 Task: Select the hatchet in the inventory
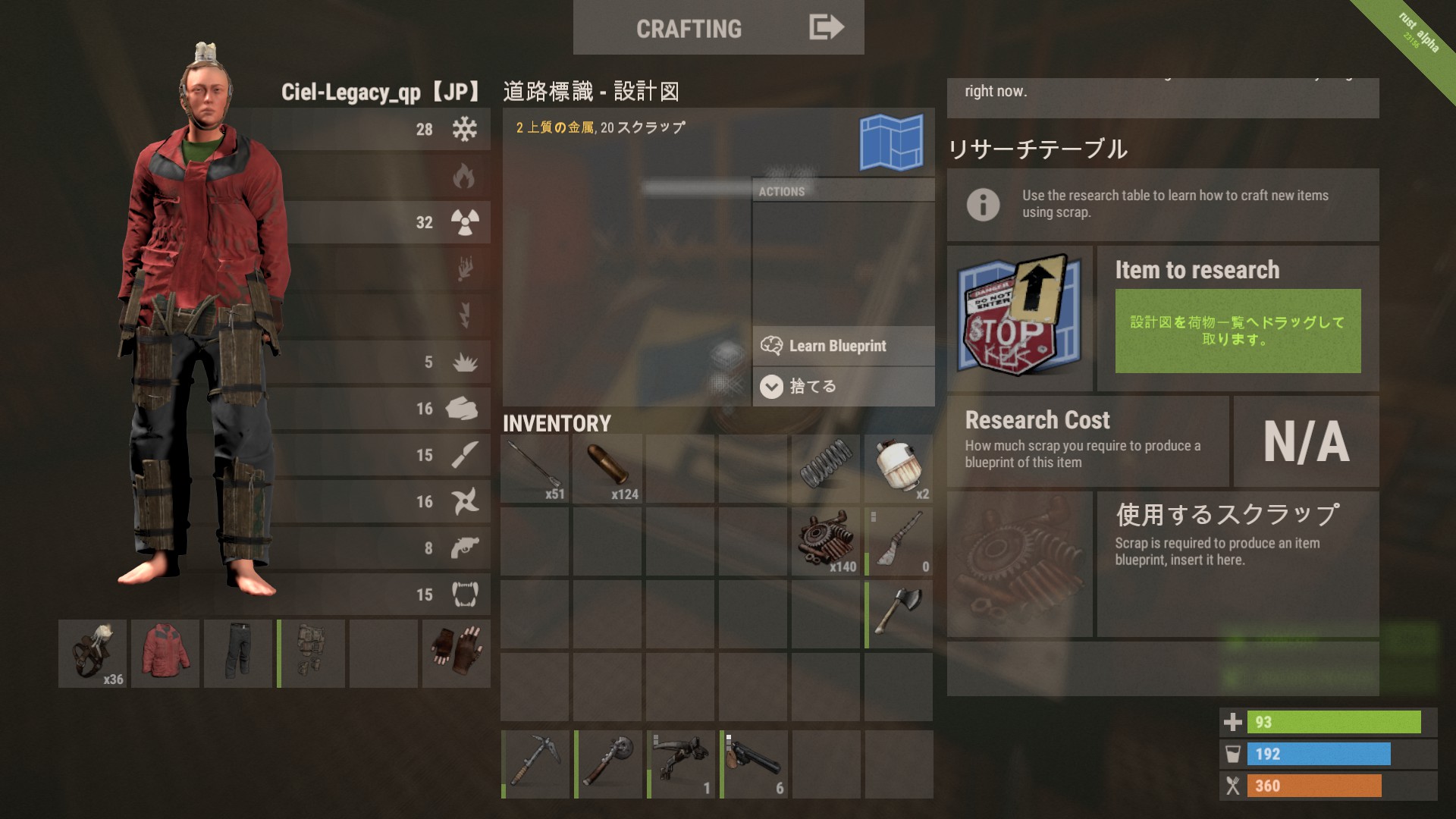pos(899,613)
